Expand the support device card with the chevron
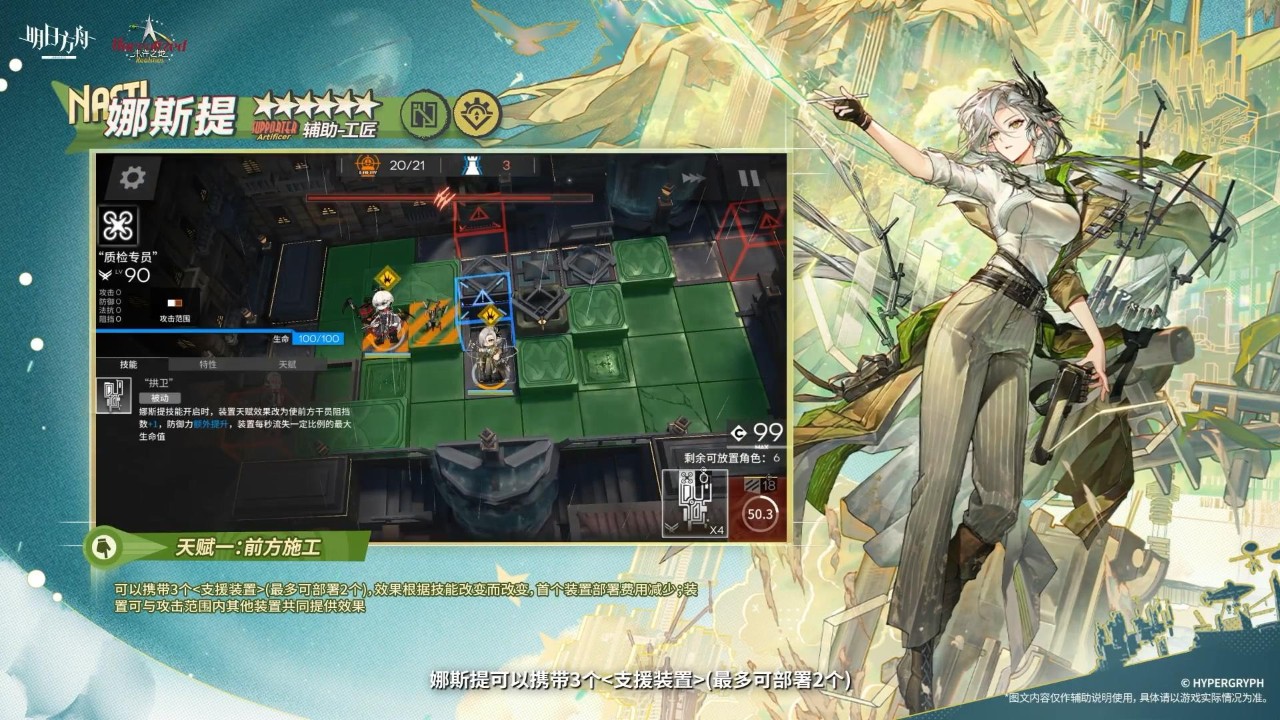The height and width of the screenshot is (720, 1280). [x=672, y=525]
